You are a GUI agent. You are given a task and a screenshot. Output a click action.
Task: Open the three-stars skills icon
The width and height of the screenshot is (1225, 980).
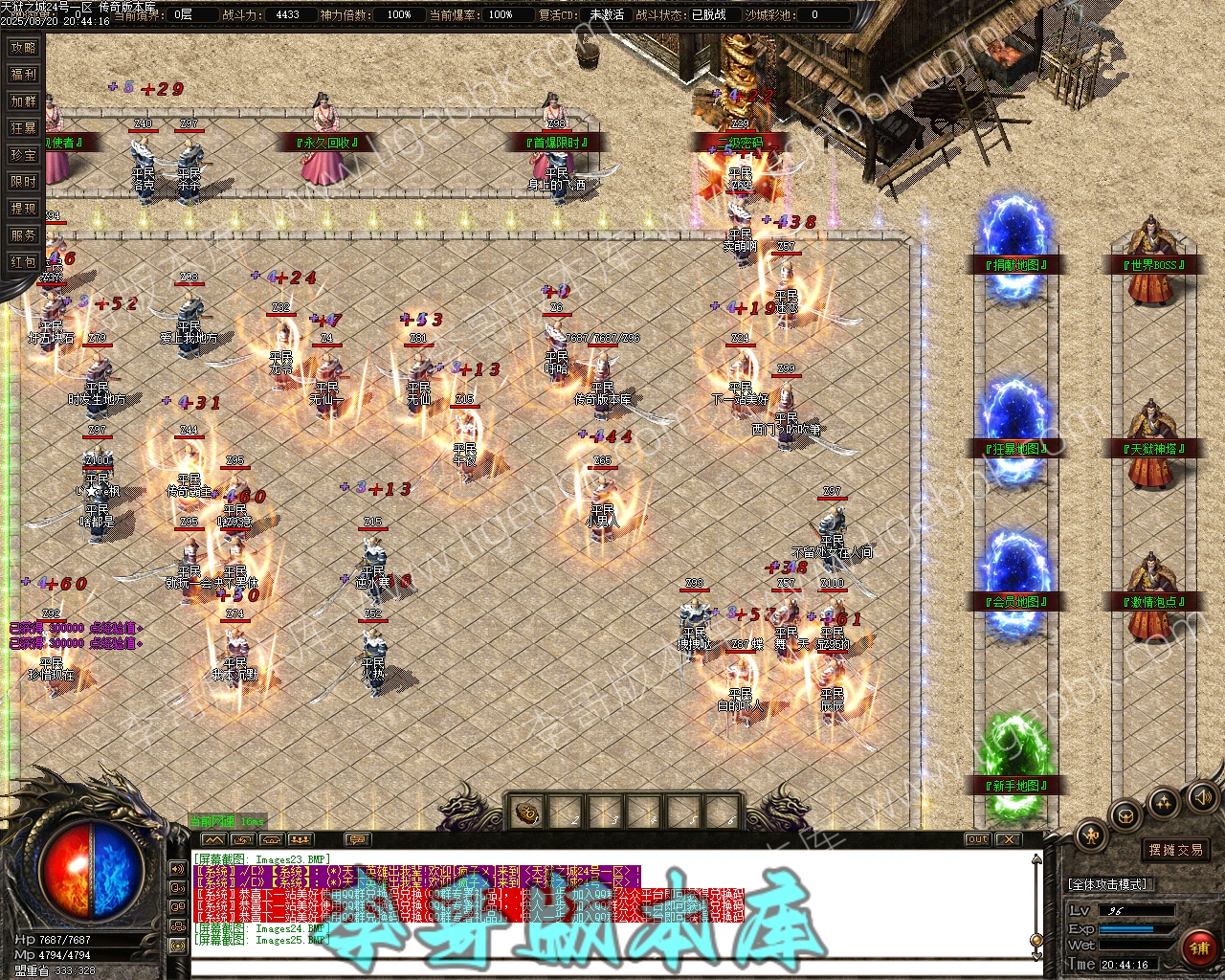[1163, 802]
